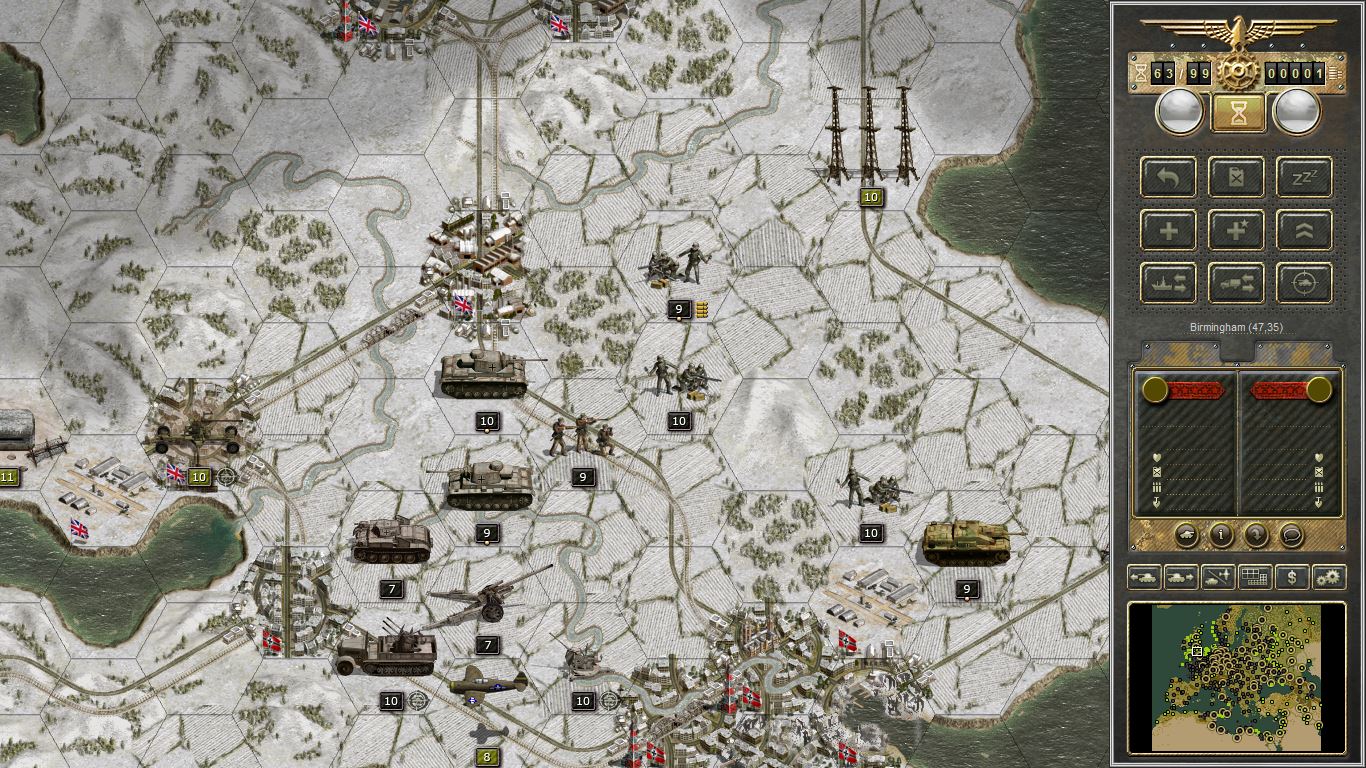Viewport: 1366px width, 768px height.
Task: Open Reinforce with the plus icon
Action: (1167, 230)
